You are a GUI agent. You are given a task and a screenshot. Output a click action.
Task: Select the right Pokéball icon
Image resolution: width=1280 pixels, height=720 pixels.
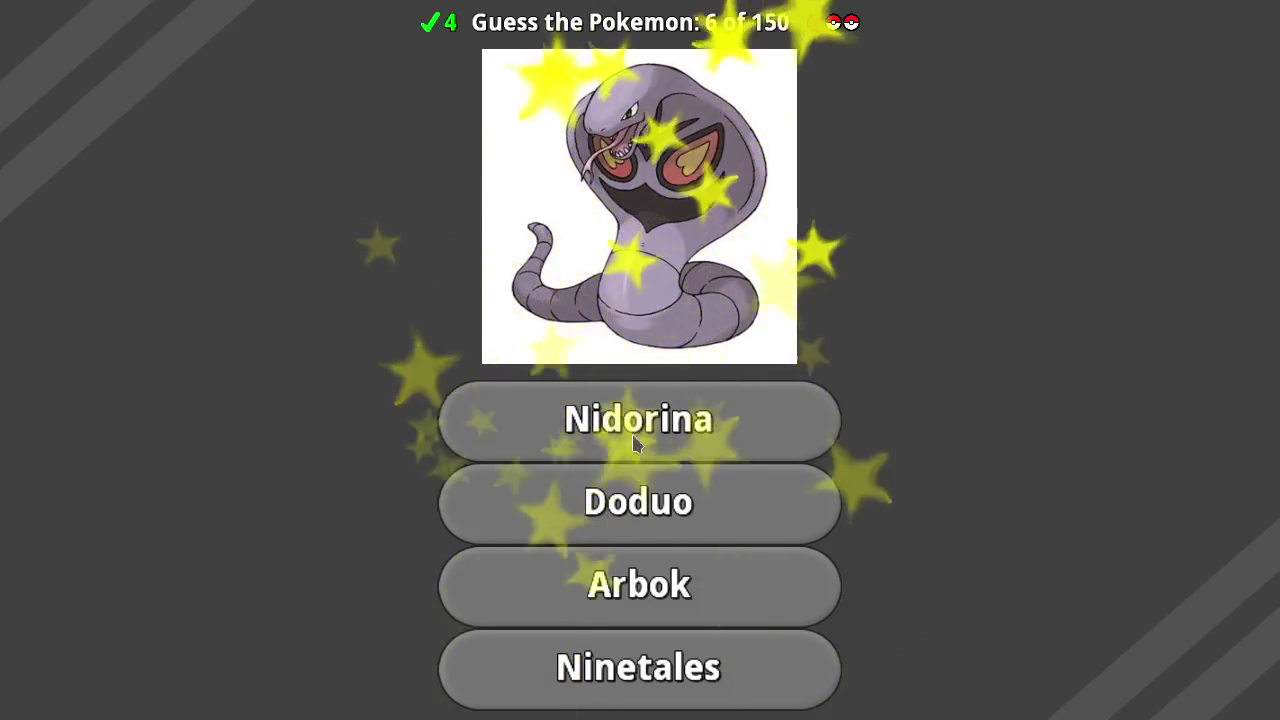point(851,22)
